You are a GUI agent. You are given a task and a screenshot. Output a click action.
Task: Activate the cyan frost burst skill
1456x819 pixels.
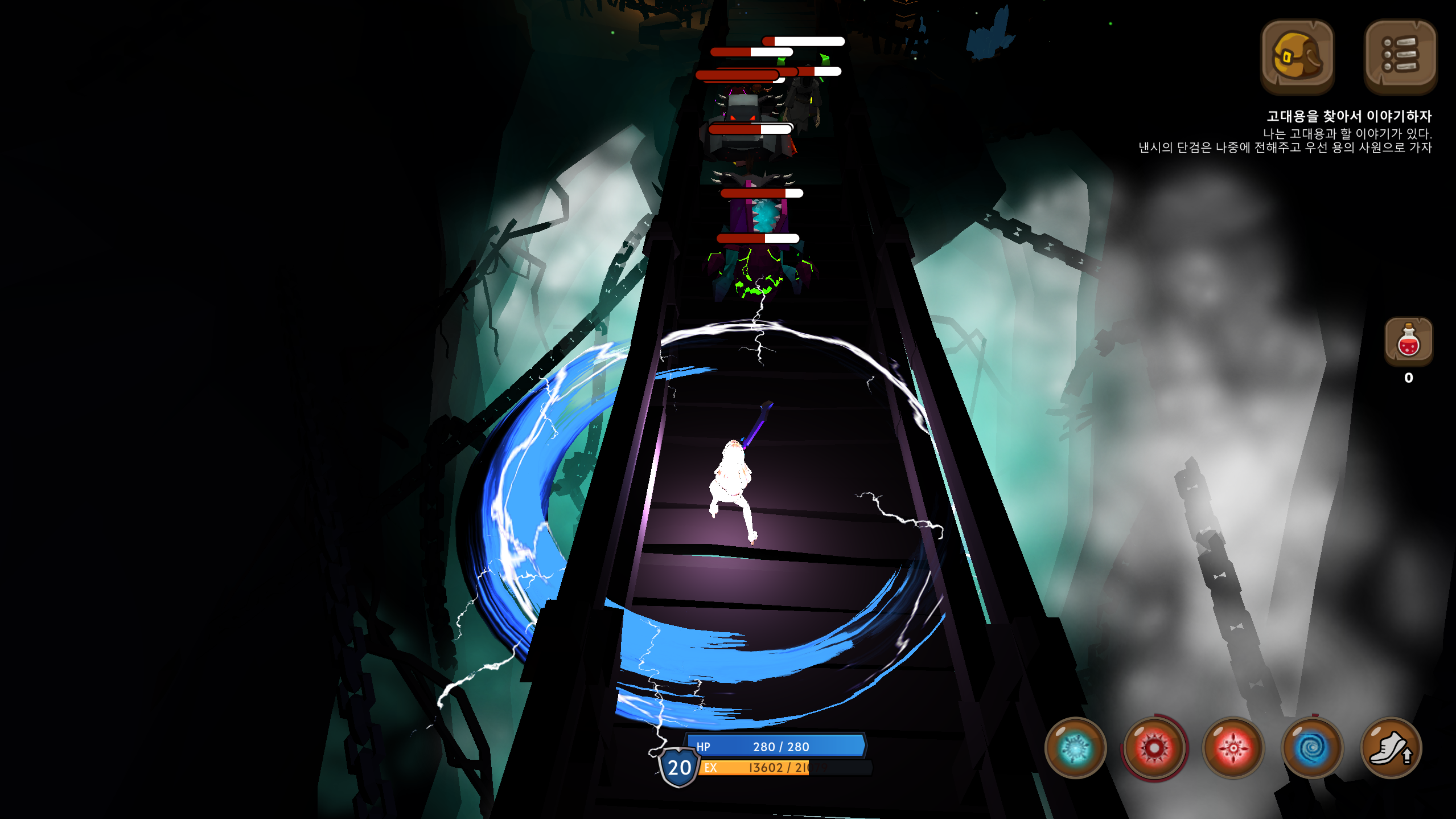[x=1075, y=748]
